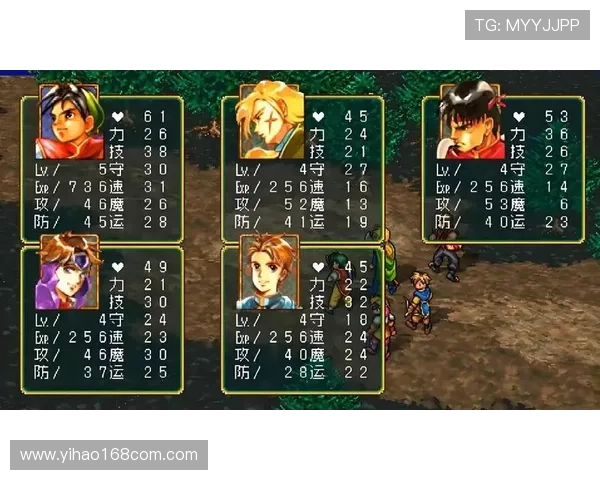This screenshot has height=480, width=600.
Task: Pick the black-haired fighter with red ribbon
Action: (x=473, y=122)
